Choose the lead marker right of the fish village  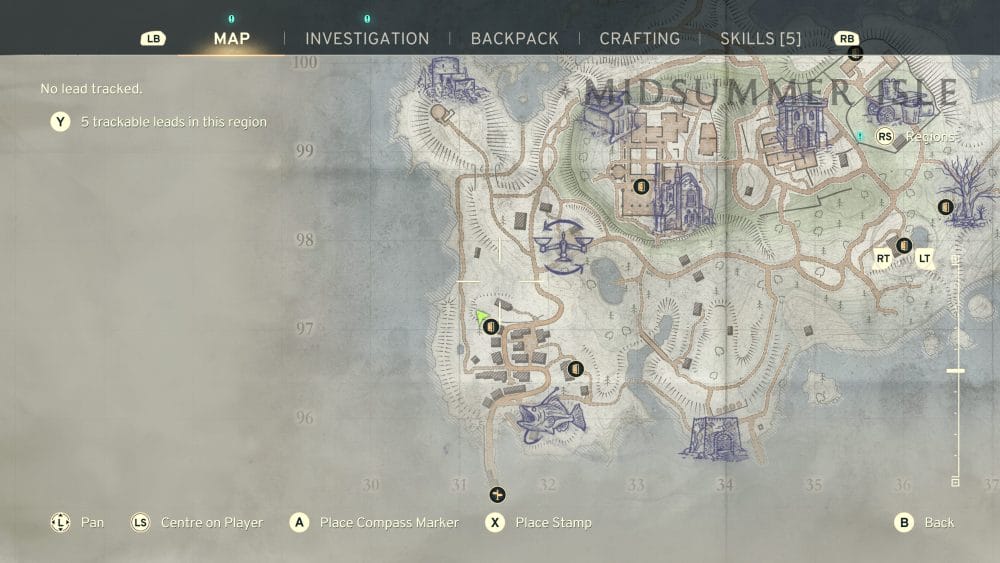pyautogui.click(x=575, y=369)
